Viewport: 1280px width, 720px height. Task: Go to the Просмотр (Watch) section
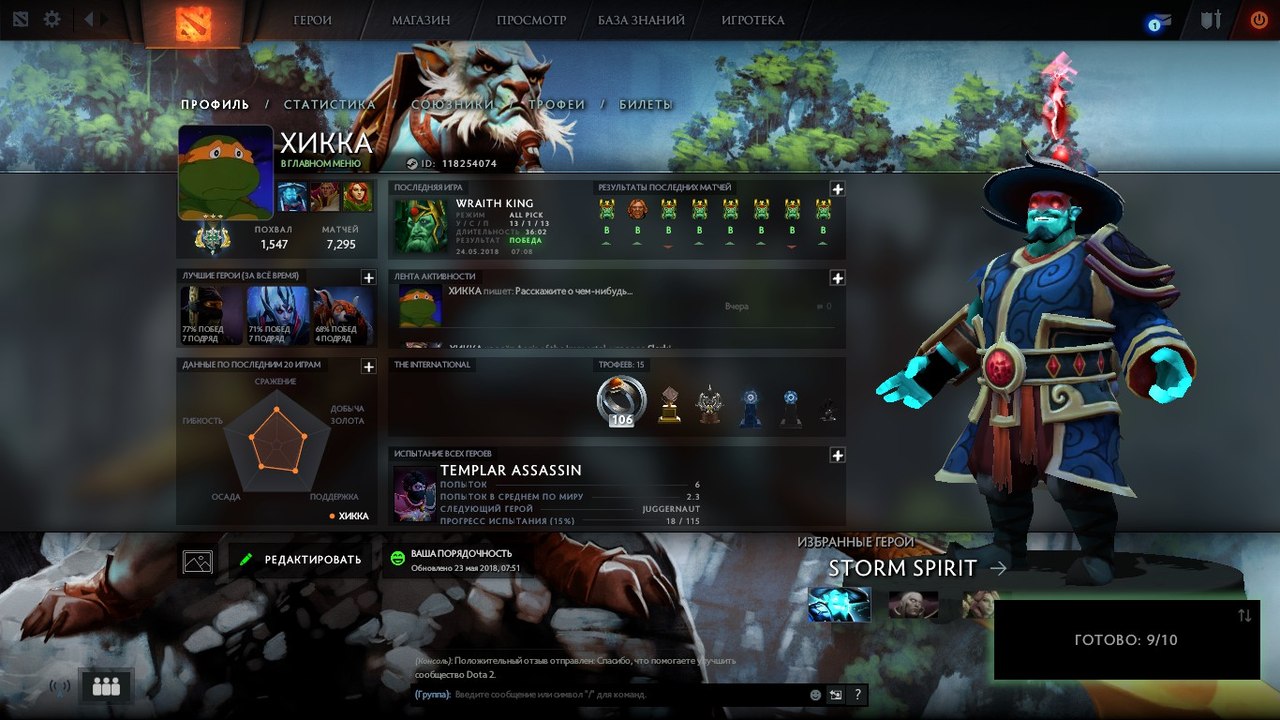coord(531,20)
